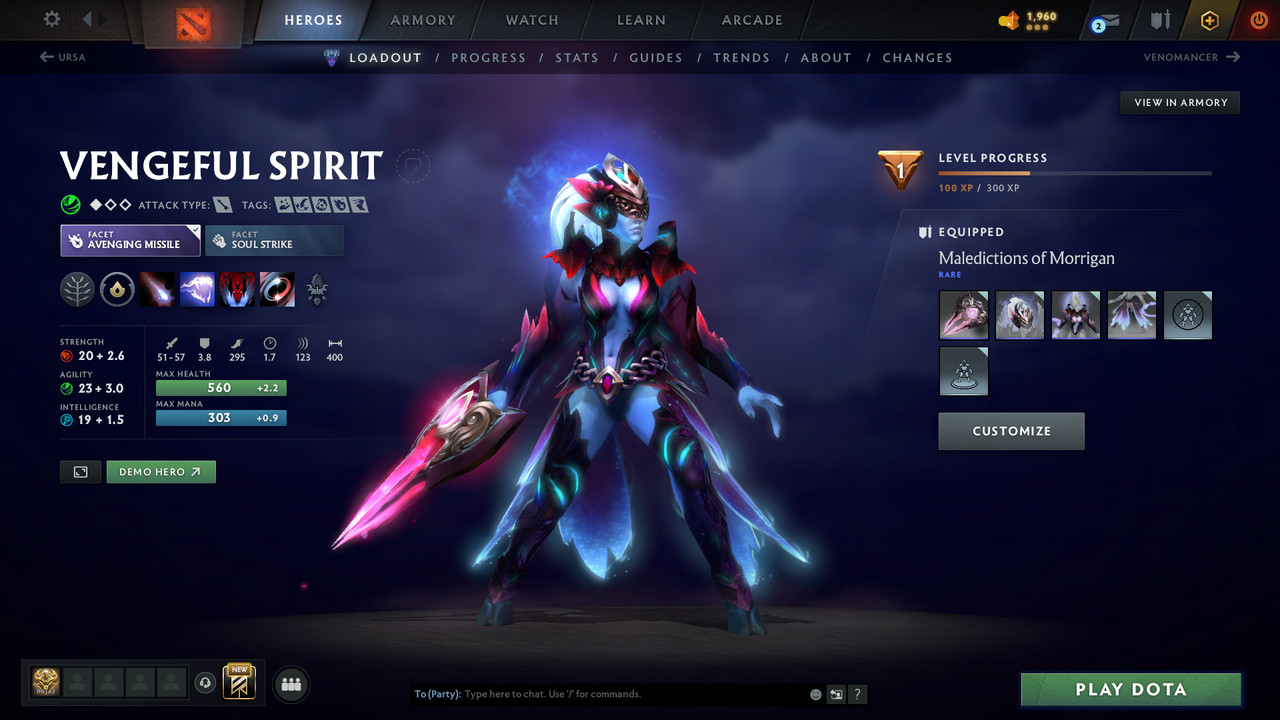Open the friends list icon near party slots
The image size is (1280, 720).
pos(290,683)
